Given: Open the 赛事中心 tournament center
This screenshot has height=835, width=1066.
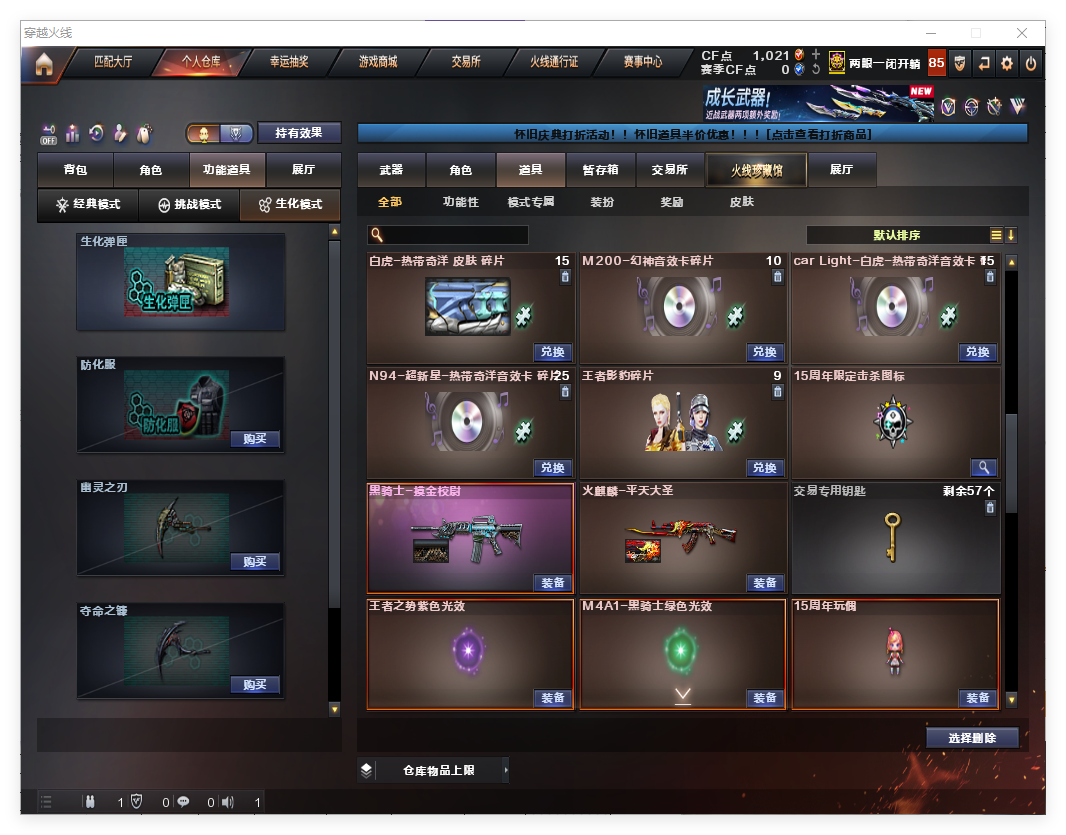Looking at the screenshot, I should pos(643,62).
